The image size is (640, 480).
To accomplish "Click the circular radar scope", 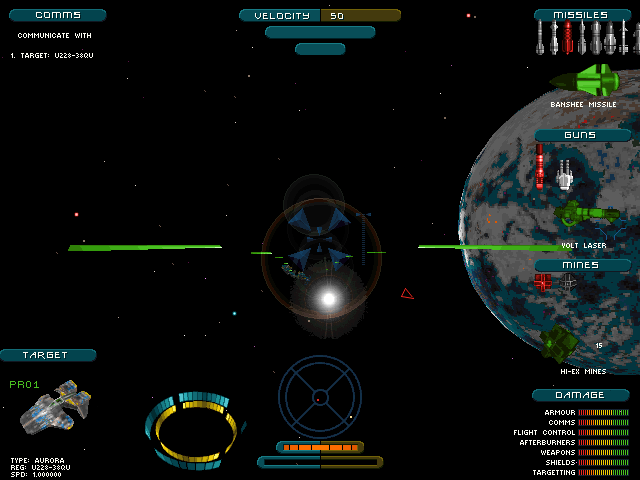I will point(319,395).
